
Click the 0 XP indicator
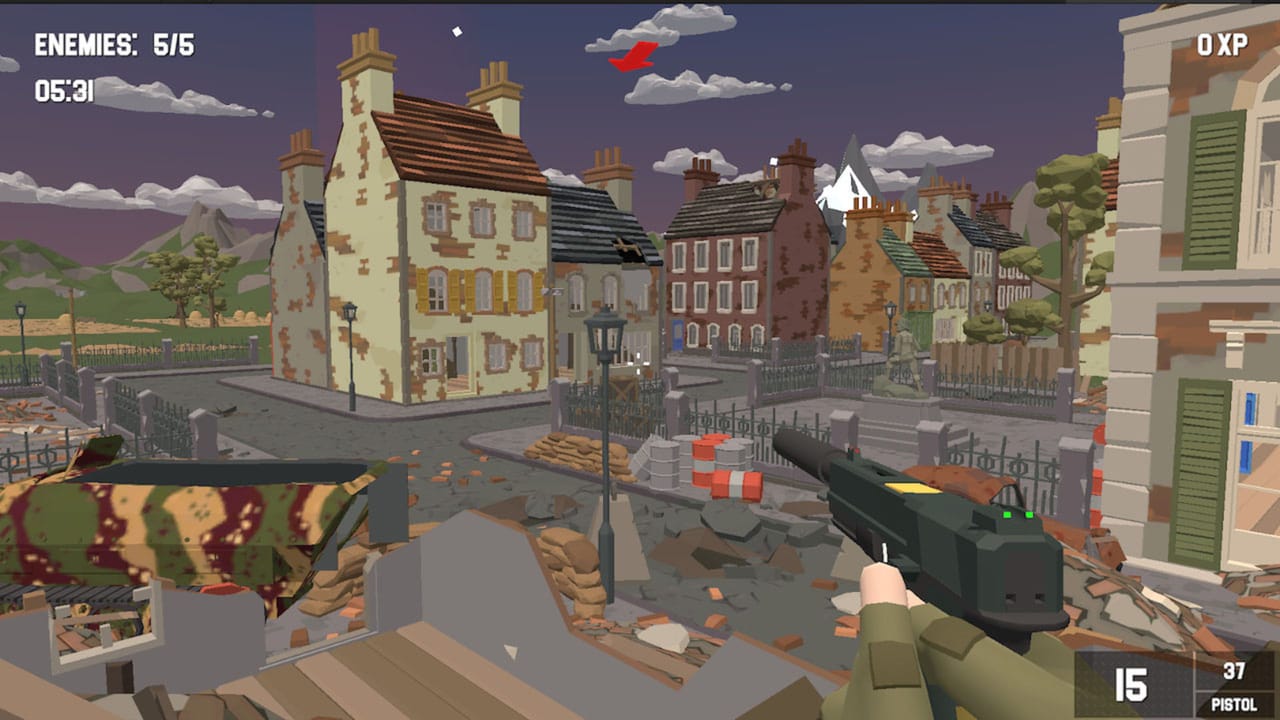coord(1221,45)
